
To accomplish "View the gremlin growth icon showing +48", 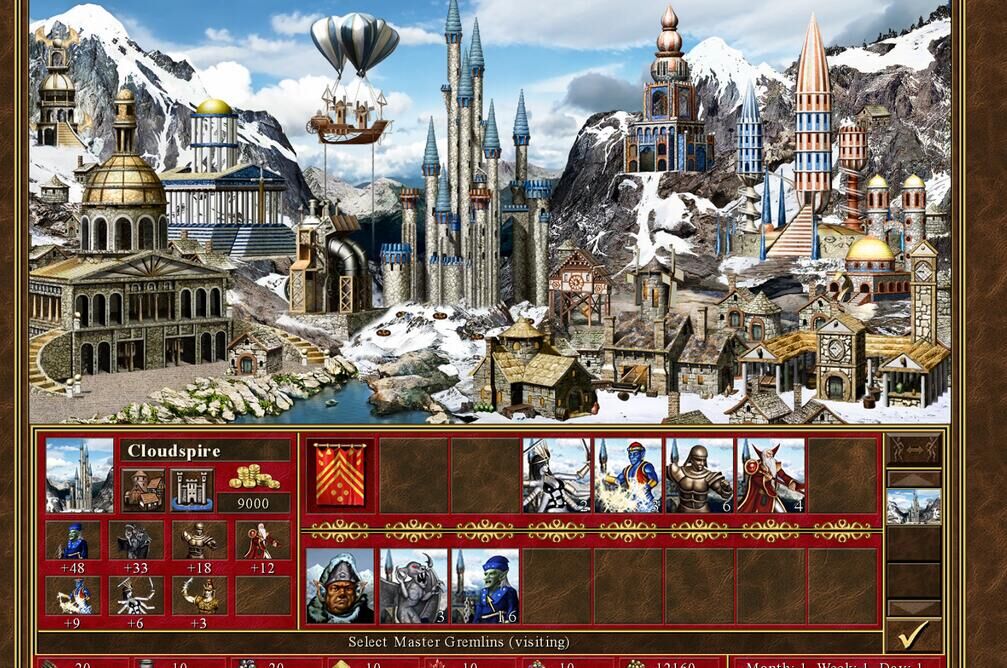I will 72,541.
